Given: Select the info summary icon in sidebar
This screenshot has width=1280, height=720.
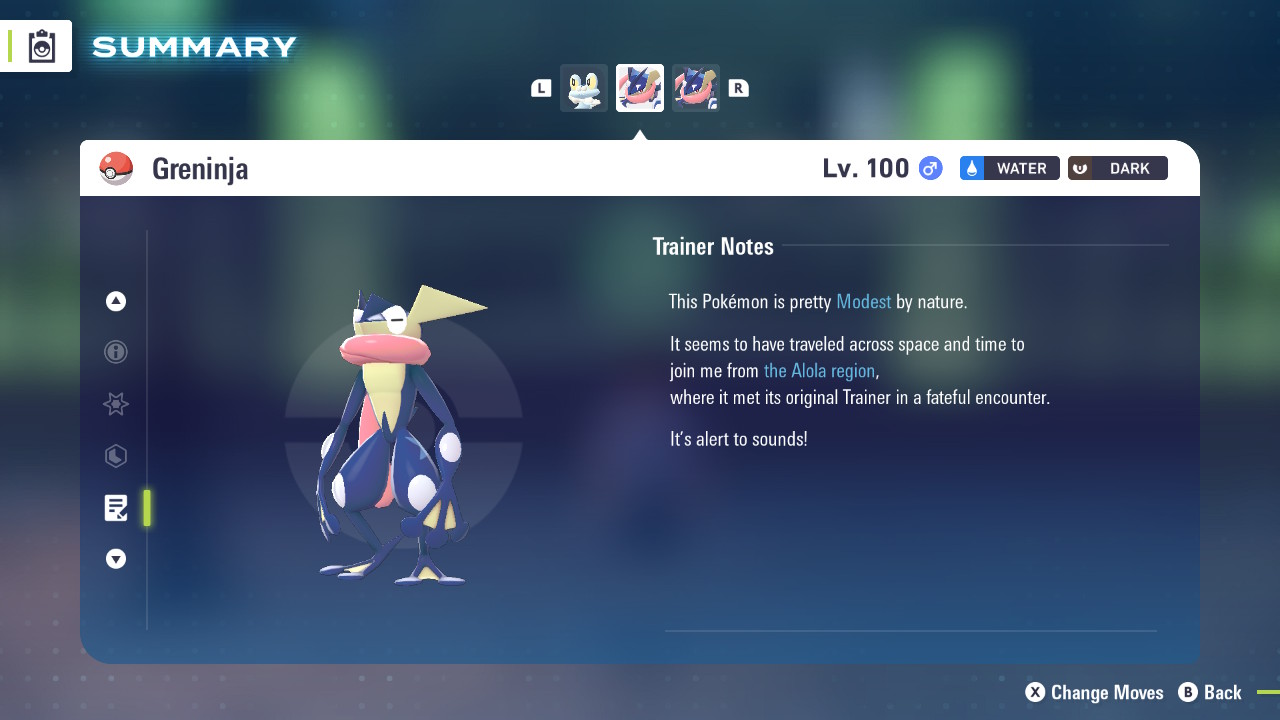Looking at the screenshot, I should pyautogui.click(x=115, y=352).
